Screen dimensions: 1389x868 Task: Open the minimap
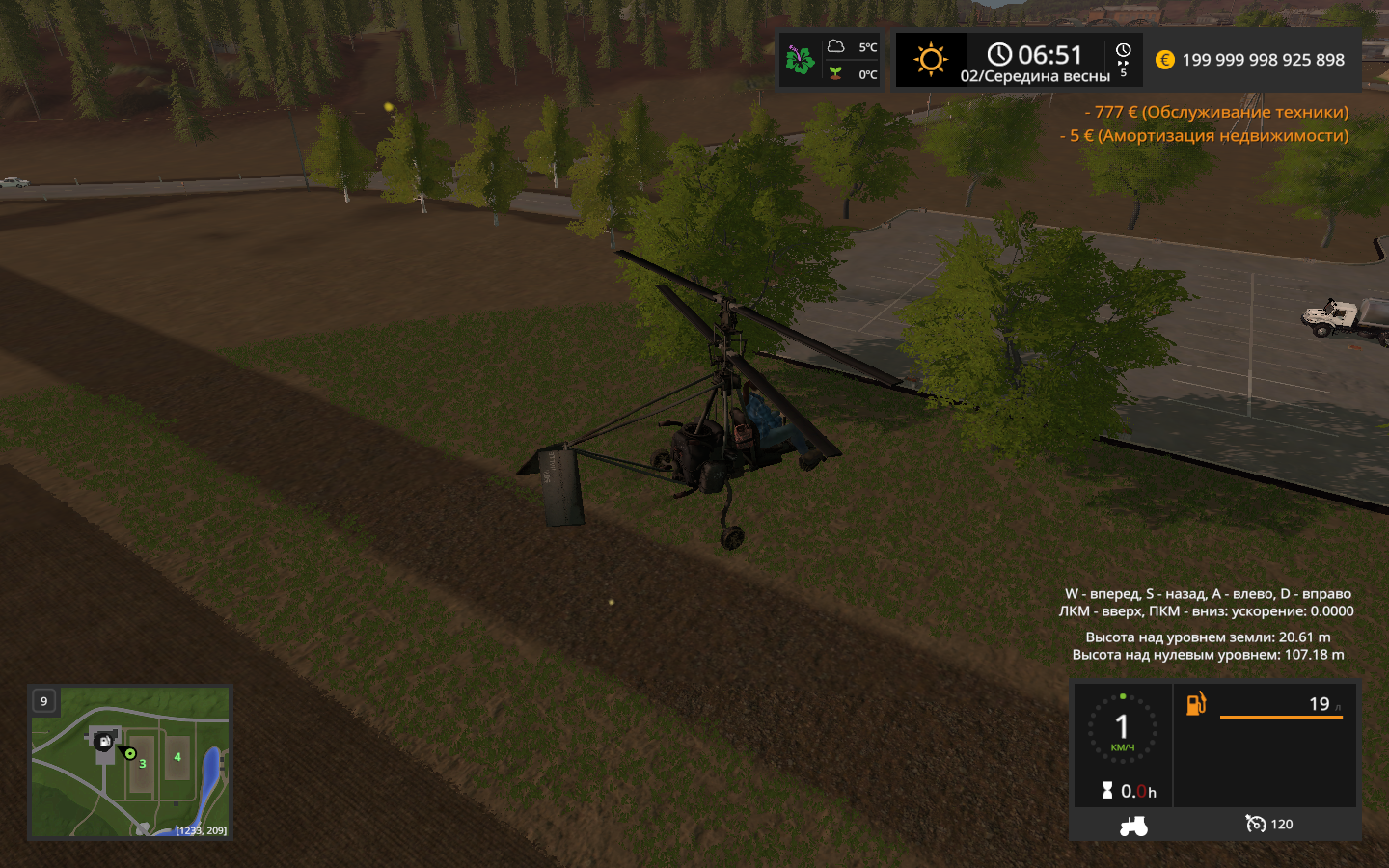point(130,762)
